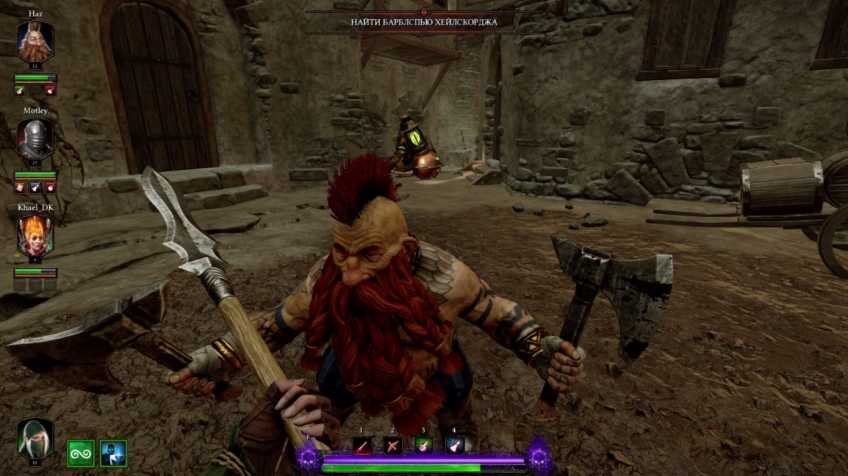The width and height of the screenshot is (848, 476).
Task: Click Motley's helmeted knight portrait
Action: click(x=35, y=138)
